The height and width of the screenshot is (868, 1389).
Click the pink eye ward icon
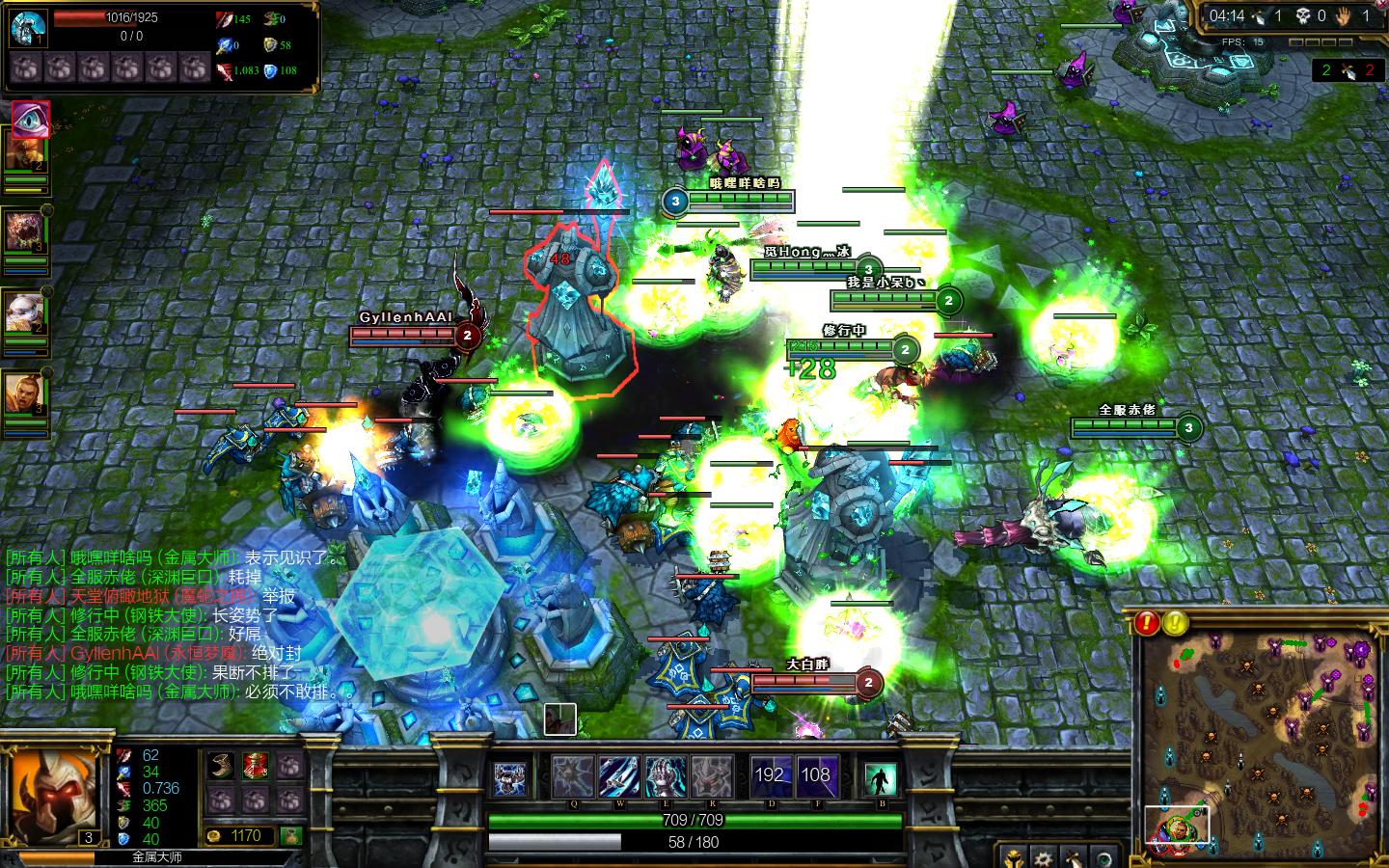[x=29, y=118]
